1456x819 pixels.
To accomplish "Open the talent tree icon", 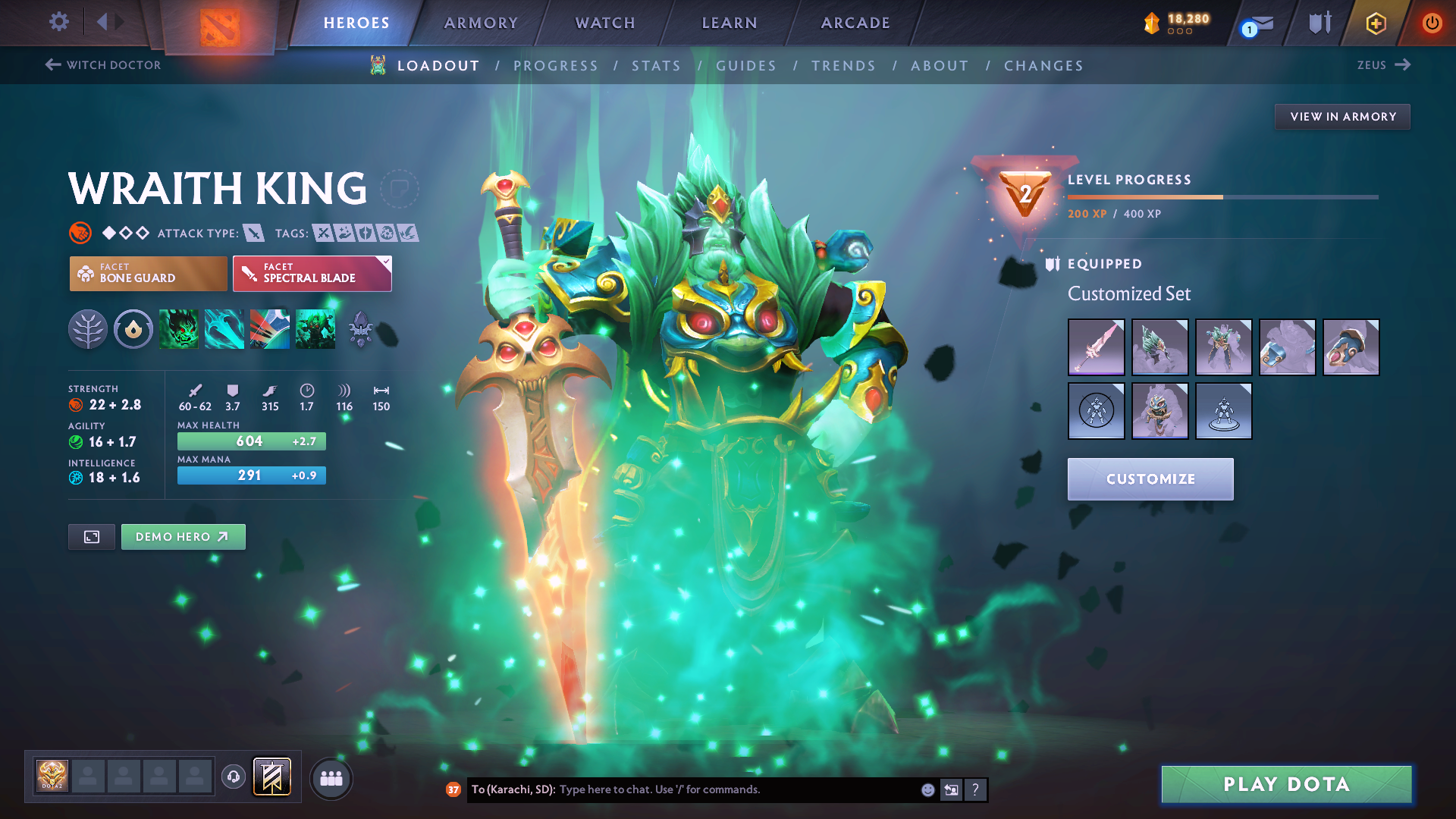I will coord(88,329).
